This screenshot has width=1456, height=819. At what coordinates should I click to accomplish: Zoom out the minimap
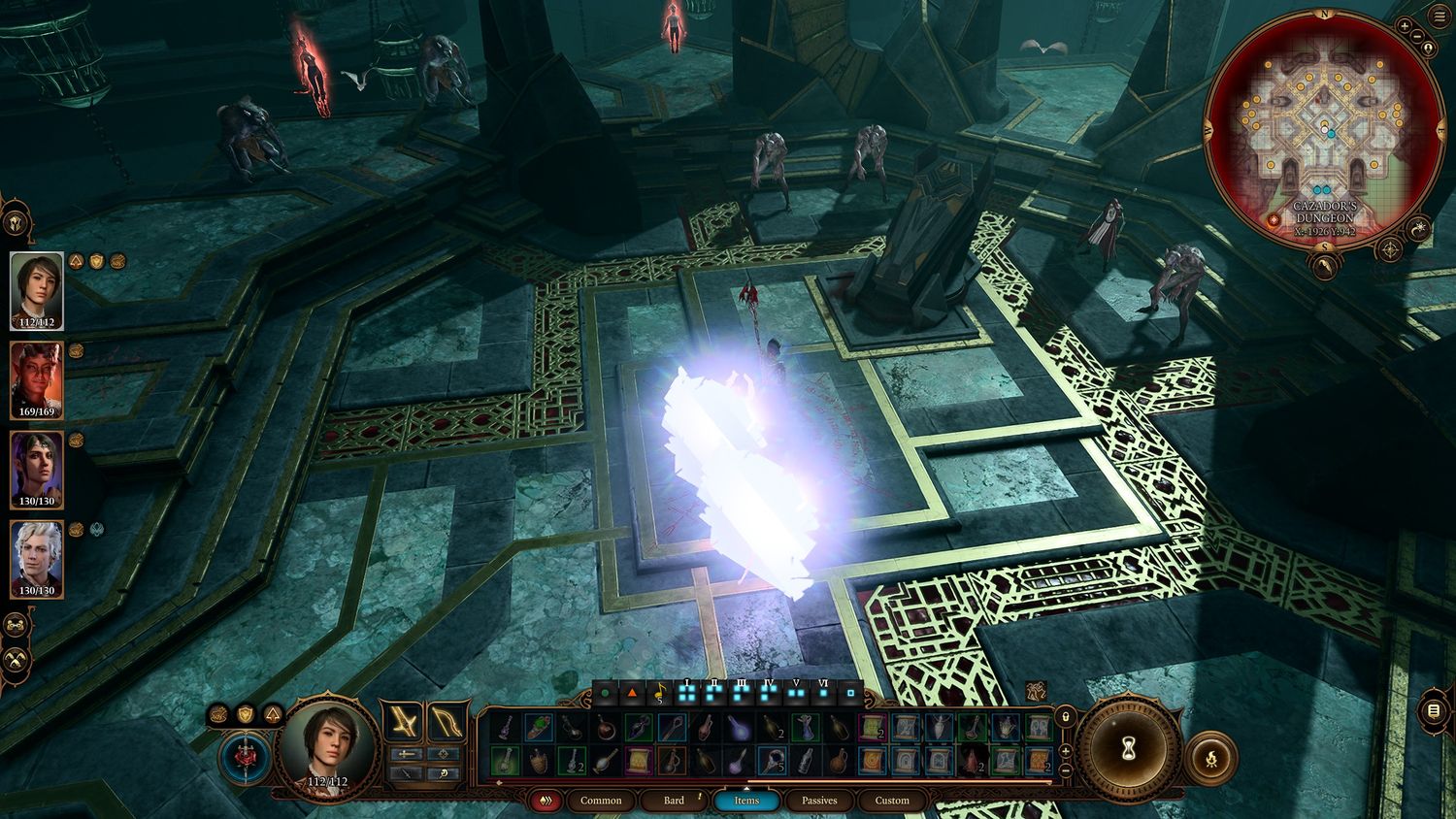(x=1417, y=37)
